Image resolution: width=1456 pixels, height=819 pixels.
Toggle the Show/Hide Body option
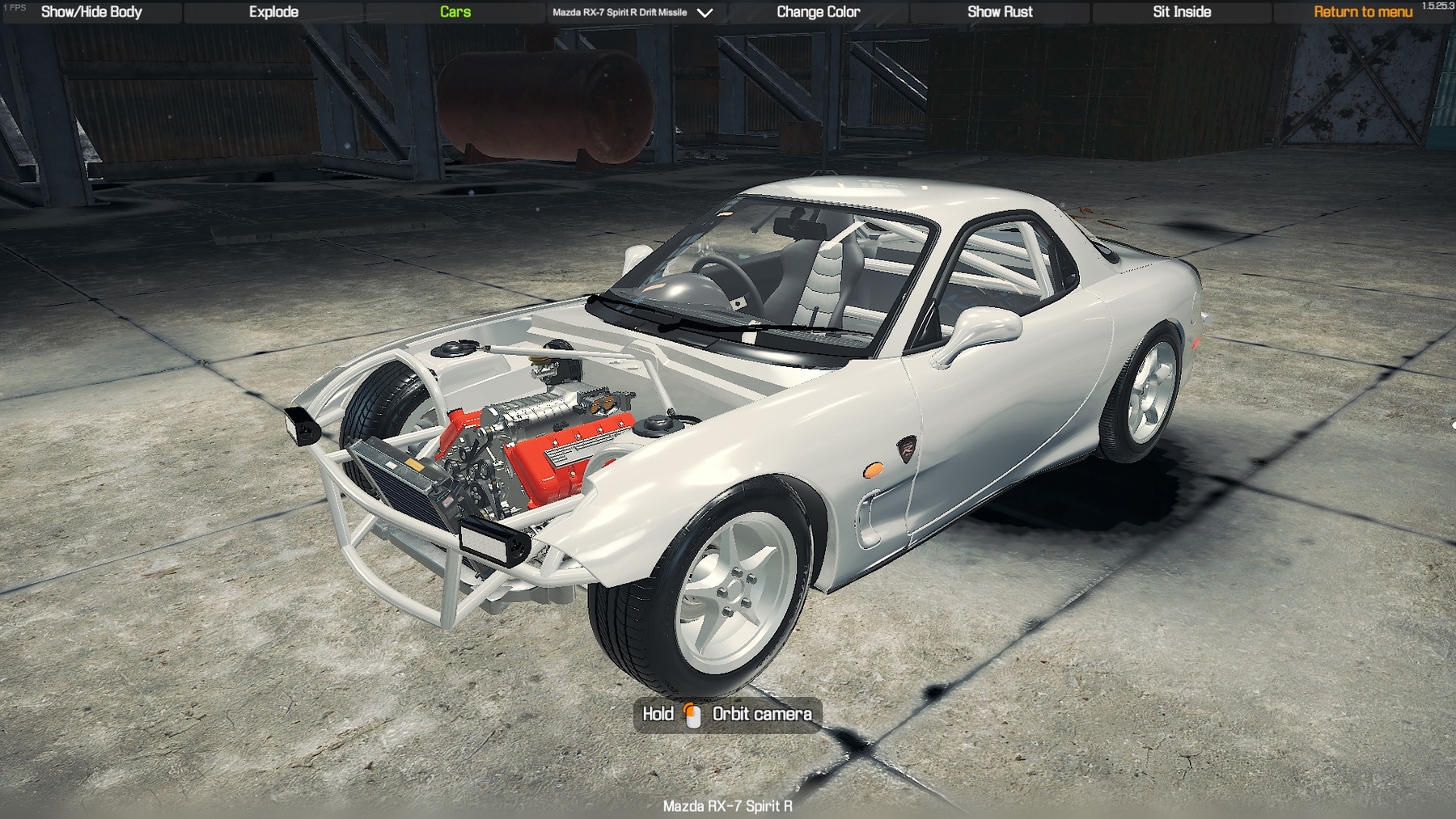(x=91, y=12)
